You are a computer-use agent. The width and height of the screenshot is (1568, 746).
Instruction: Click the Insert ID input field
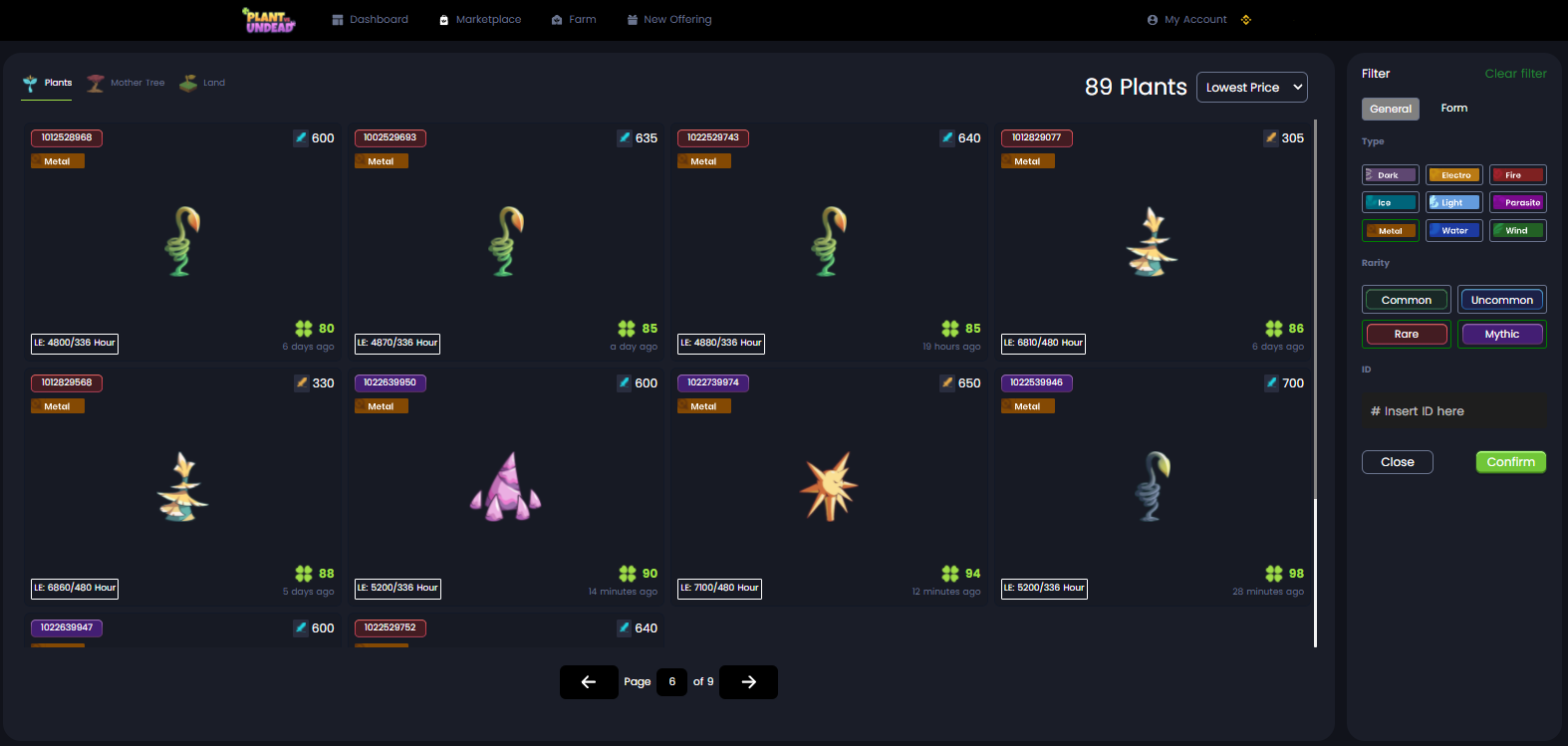(x=1453, y=411)
